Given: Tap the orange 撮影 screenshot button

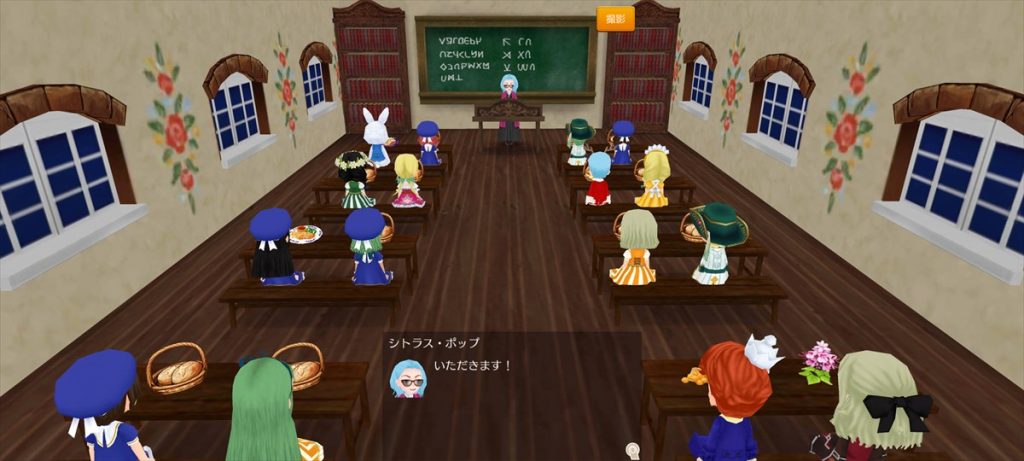Looking at the screenshot, I should [615, 19].
